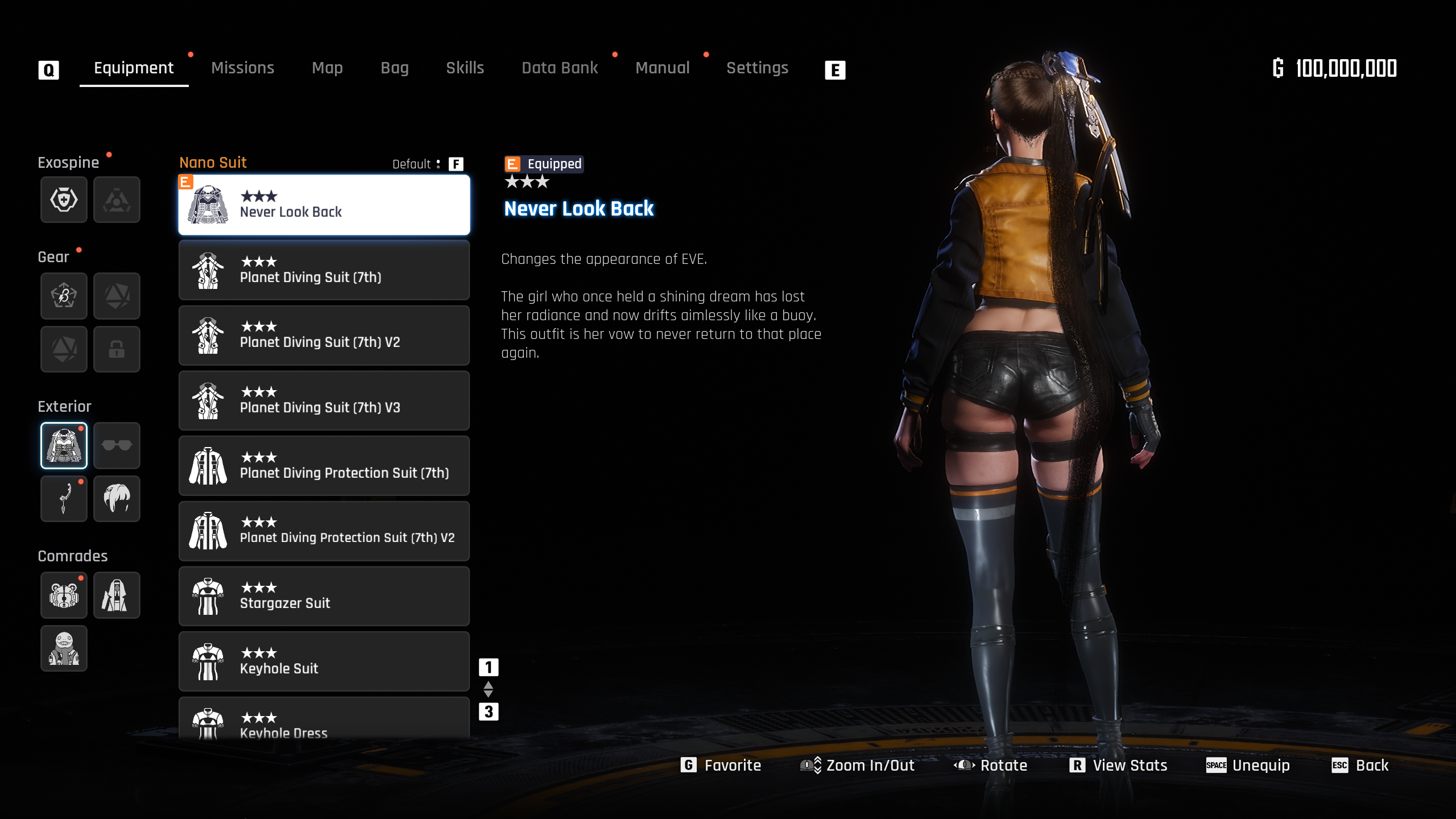Switch to the Manual tab
Image resolution: width=1456 pixels, height=819 pixels.
click(x=662, y=68)
